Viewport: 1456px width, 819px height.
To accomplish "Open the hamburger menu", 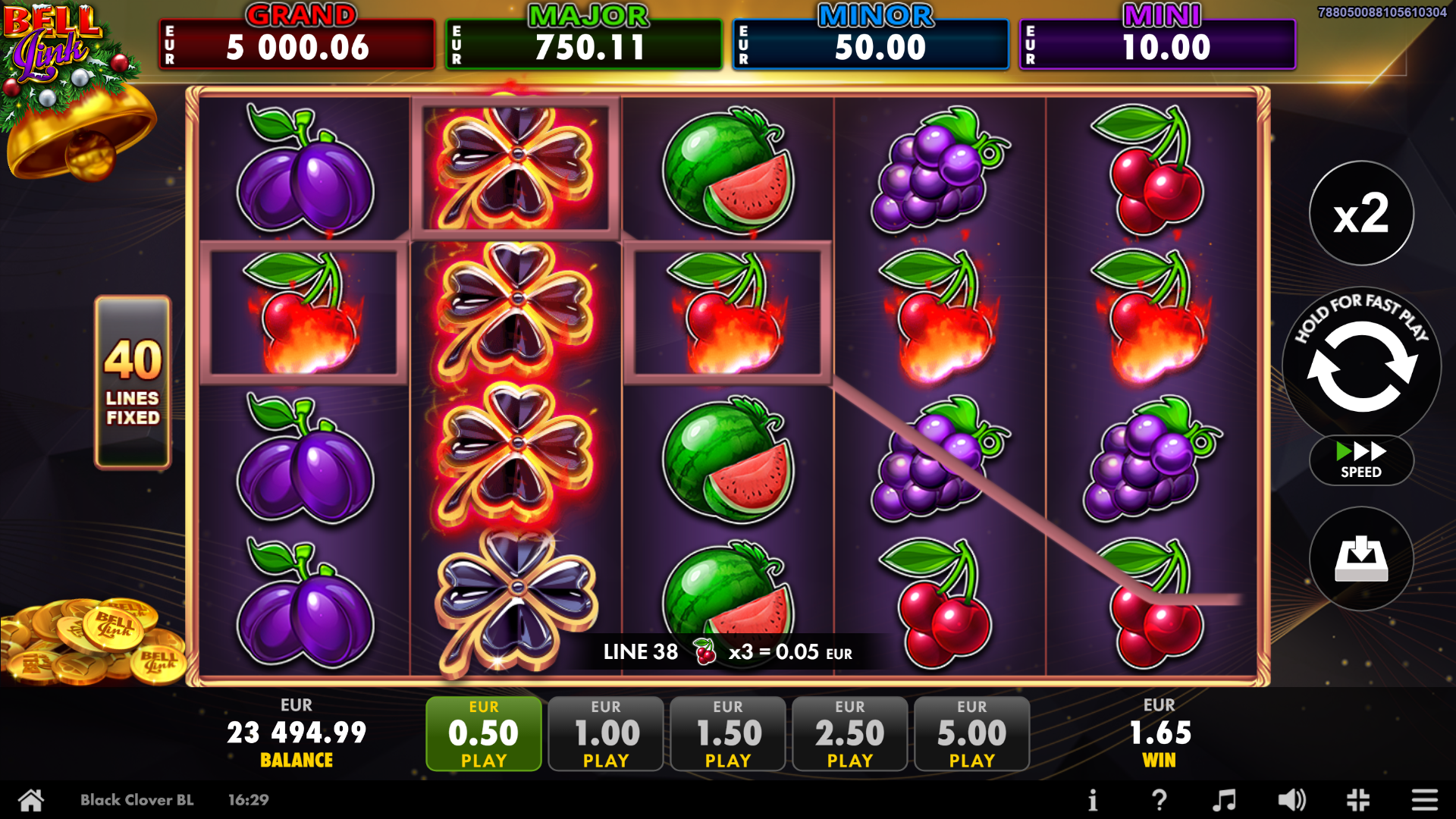I will 1424,799.
